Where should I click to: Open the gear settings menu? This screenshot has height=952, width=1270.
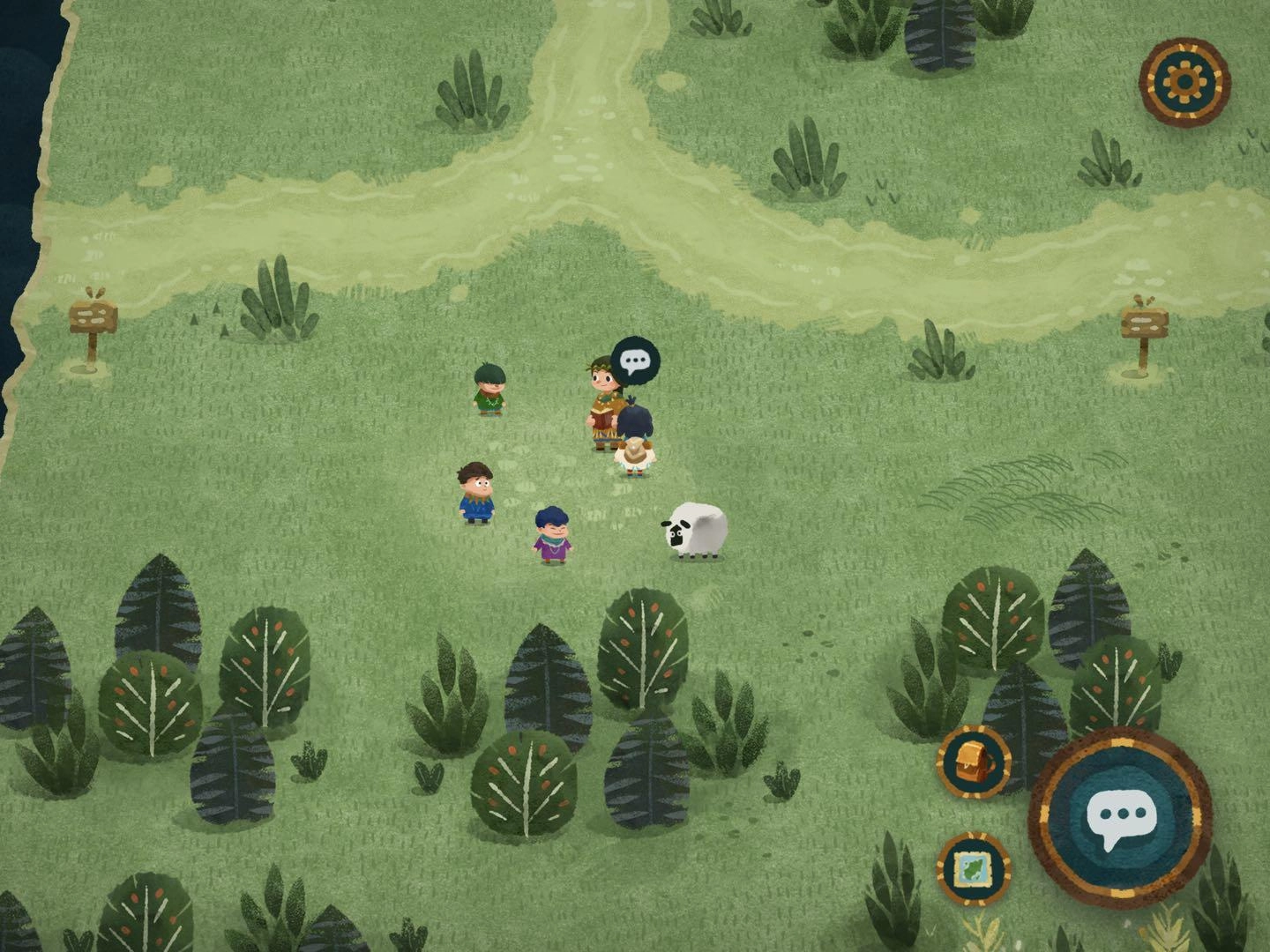[1184, 82]
